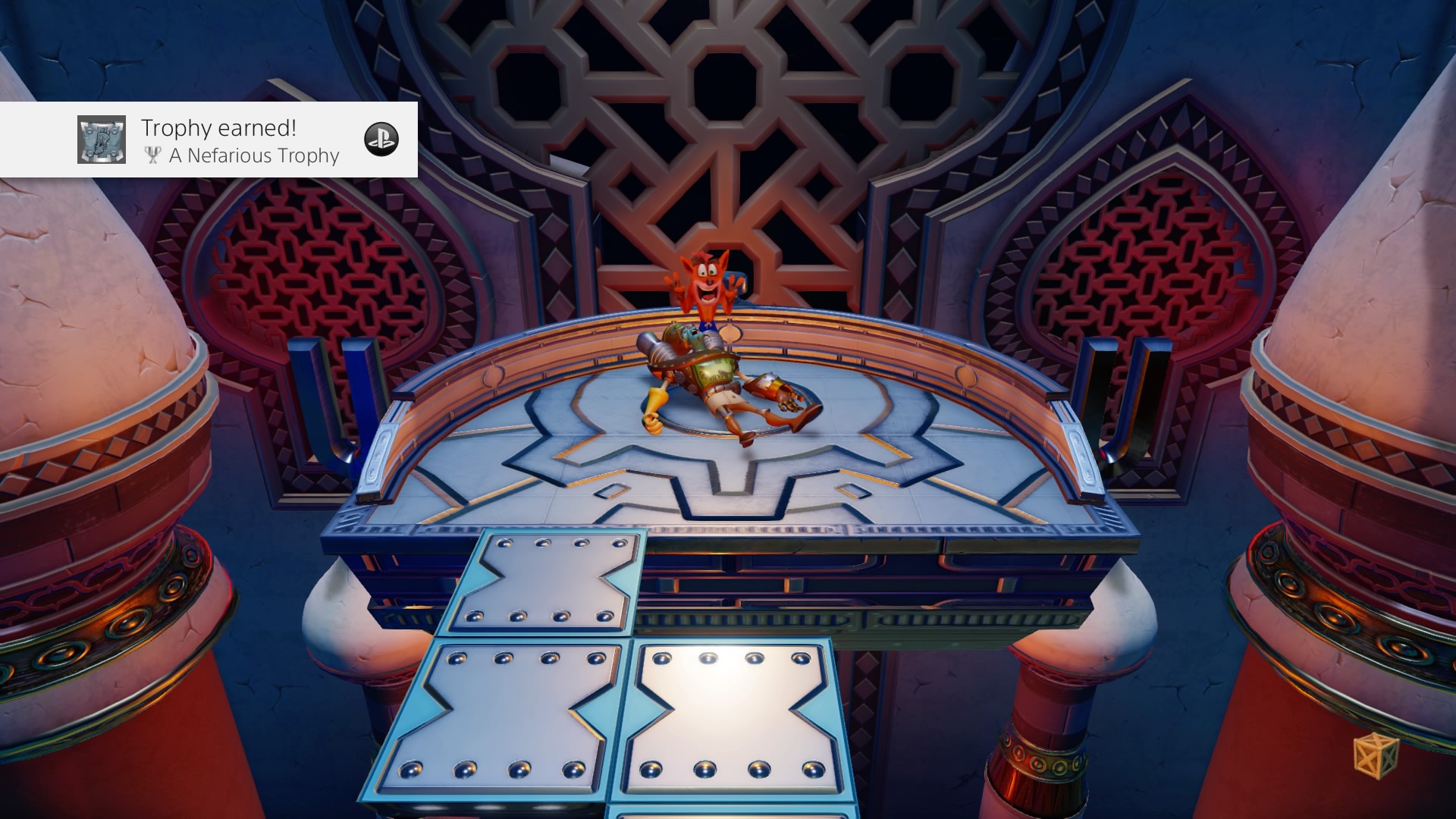1456x819 pixels.
Task: Open the 'A Nefarious Trophy' earned notification
Action: tap(240, 141)
